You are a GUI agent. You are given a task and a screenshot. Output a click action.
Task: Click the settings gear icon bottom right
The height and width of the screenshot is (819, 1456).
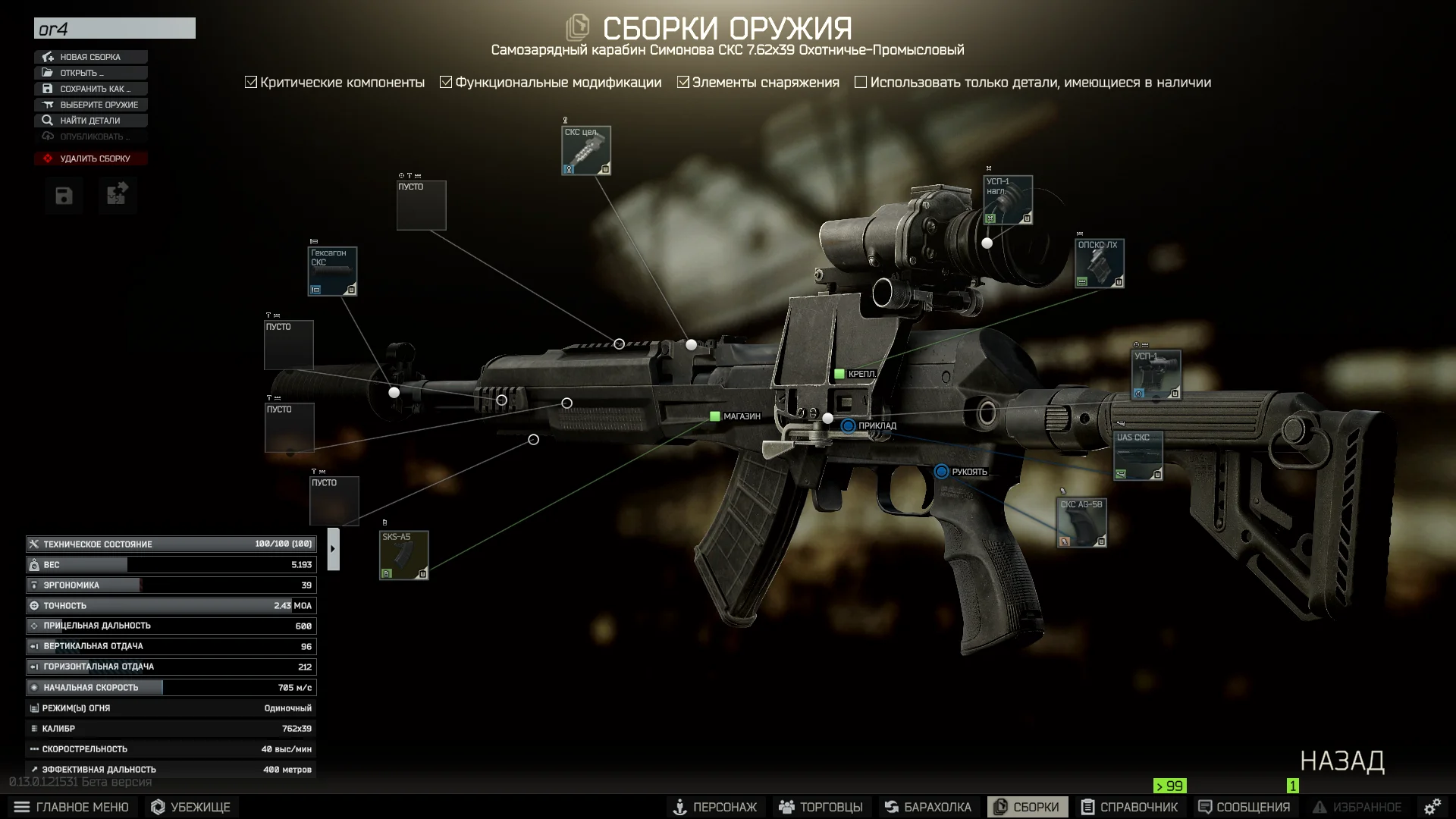tap(1432, 806)
